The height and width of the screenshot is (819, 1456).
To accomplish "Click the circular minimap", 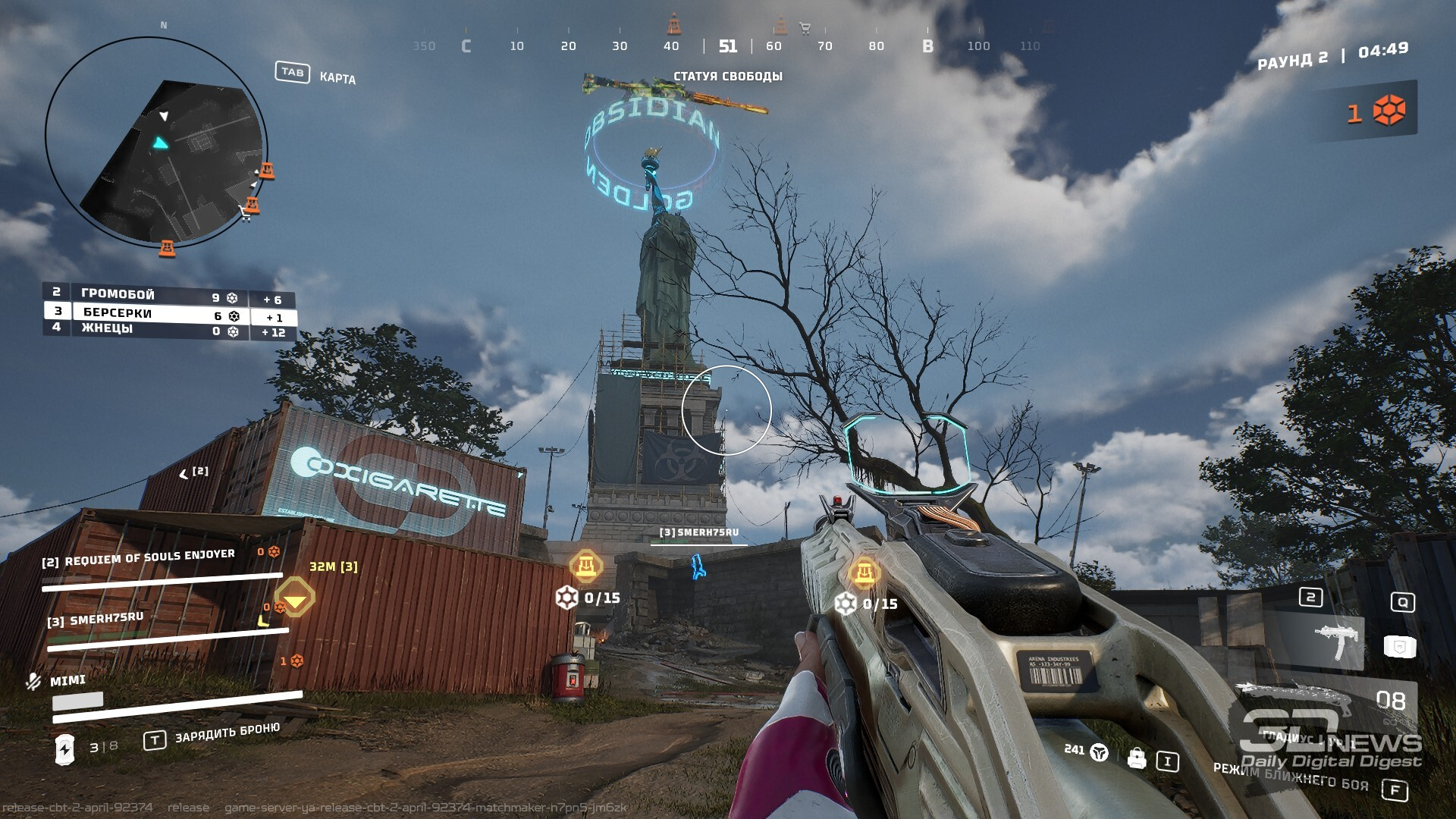I will point(155,143).
